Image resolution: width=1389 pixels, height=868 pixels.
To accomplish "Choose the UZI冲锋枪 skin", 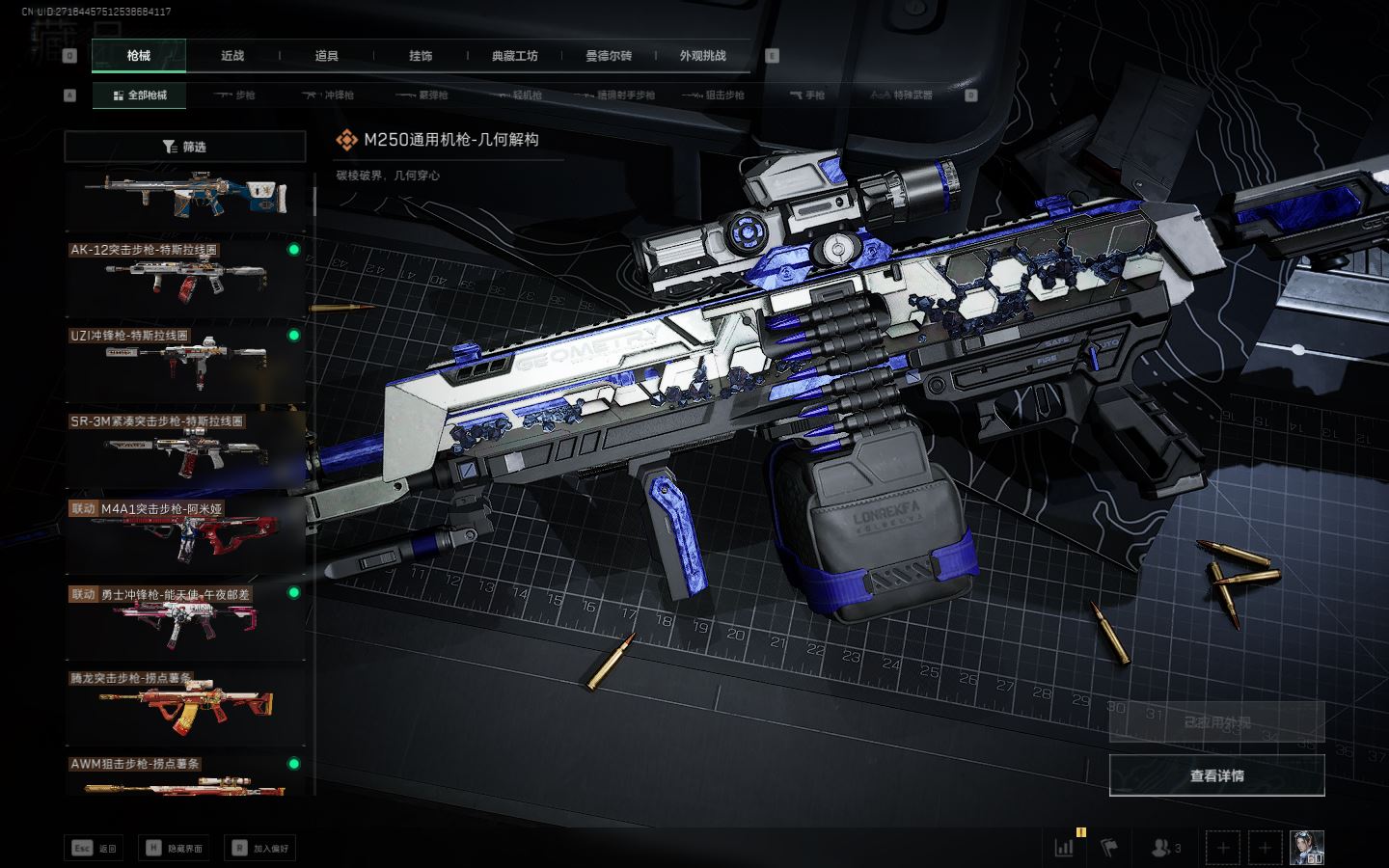I will 185,363.
